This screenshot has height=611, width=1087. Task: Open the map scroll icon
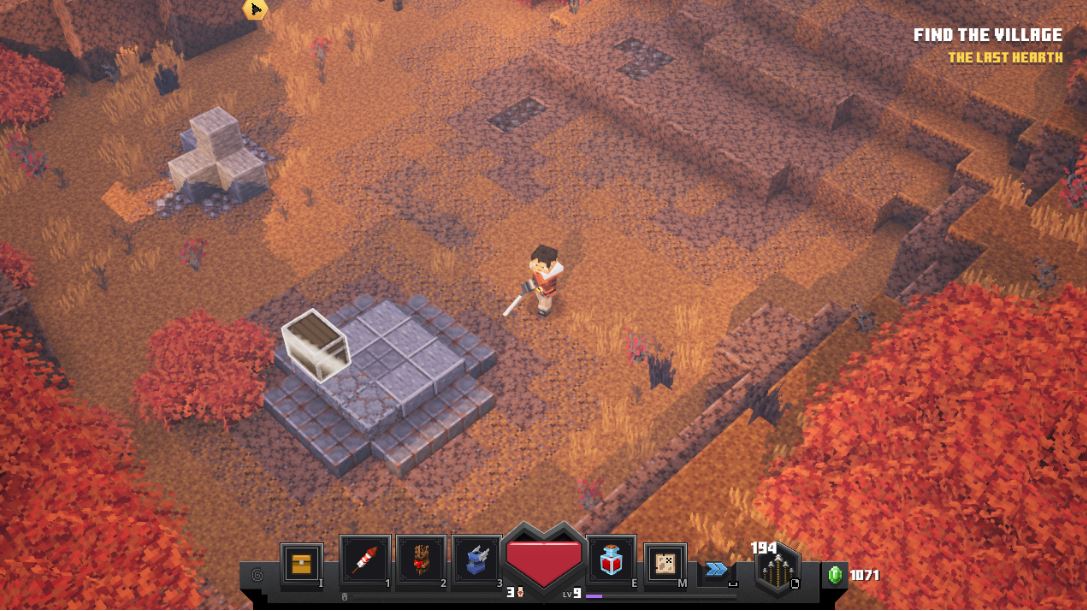click(664, 562)
